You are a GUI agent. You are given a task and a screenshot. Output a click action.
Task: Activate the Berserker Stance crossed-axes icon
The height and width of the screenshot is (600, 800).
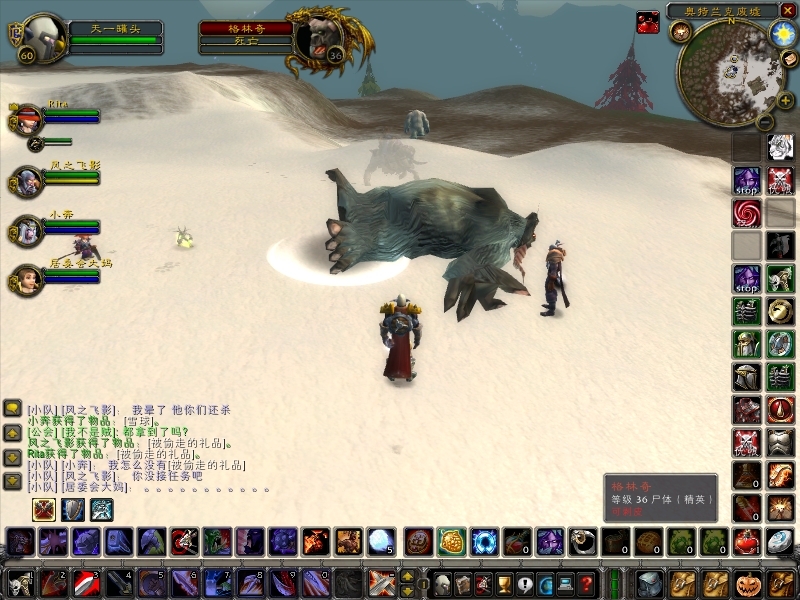[x=44, y=510]
